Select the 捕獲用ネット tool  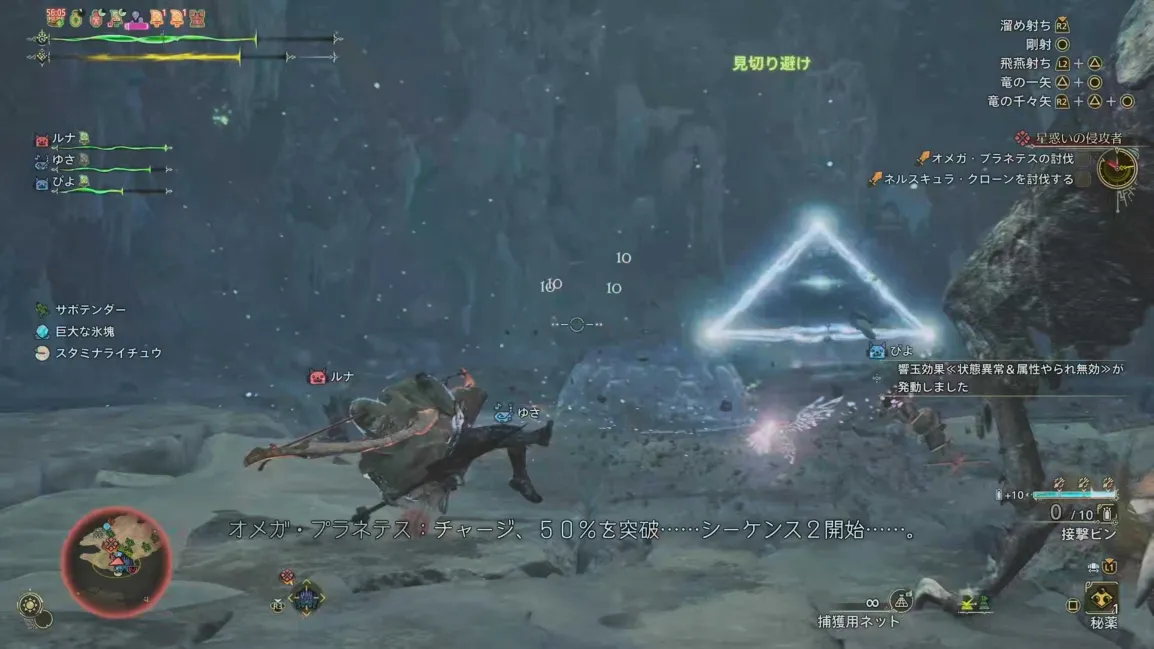coord(858,621)
